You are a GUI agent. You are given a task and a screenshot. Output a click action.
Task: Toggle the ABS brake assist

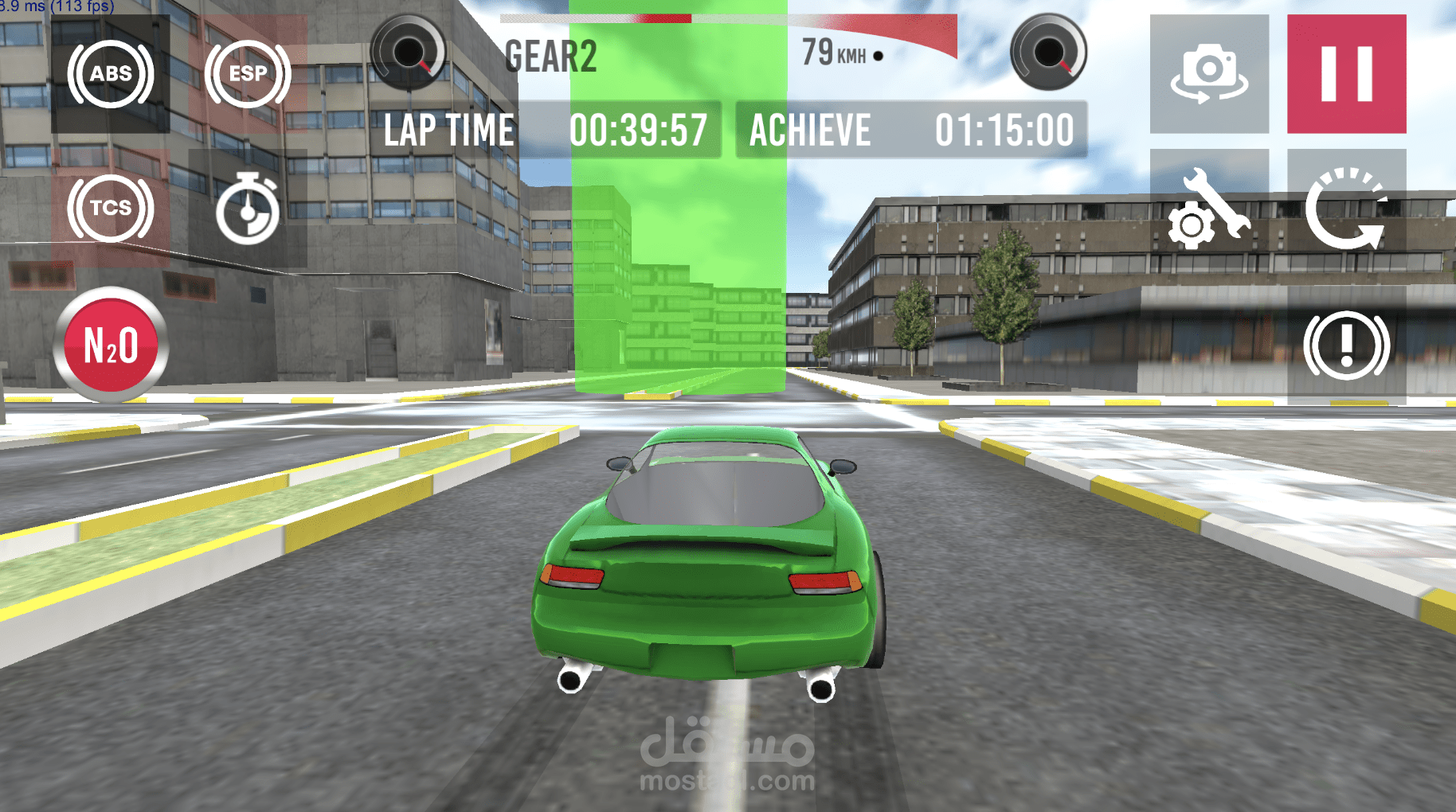coord(111,74)
